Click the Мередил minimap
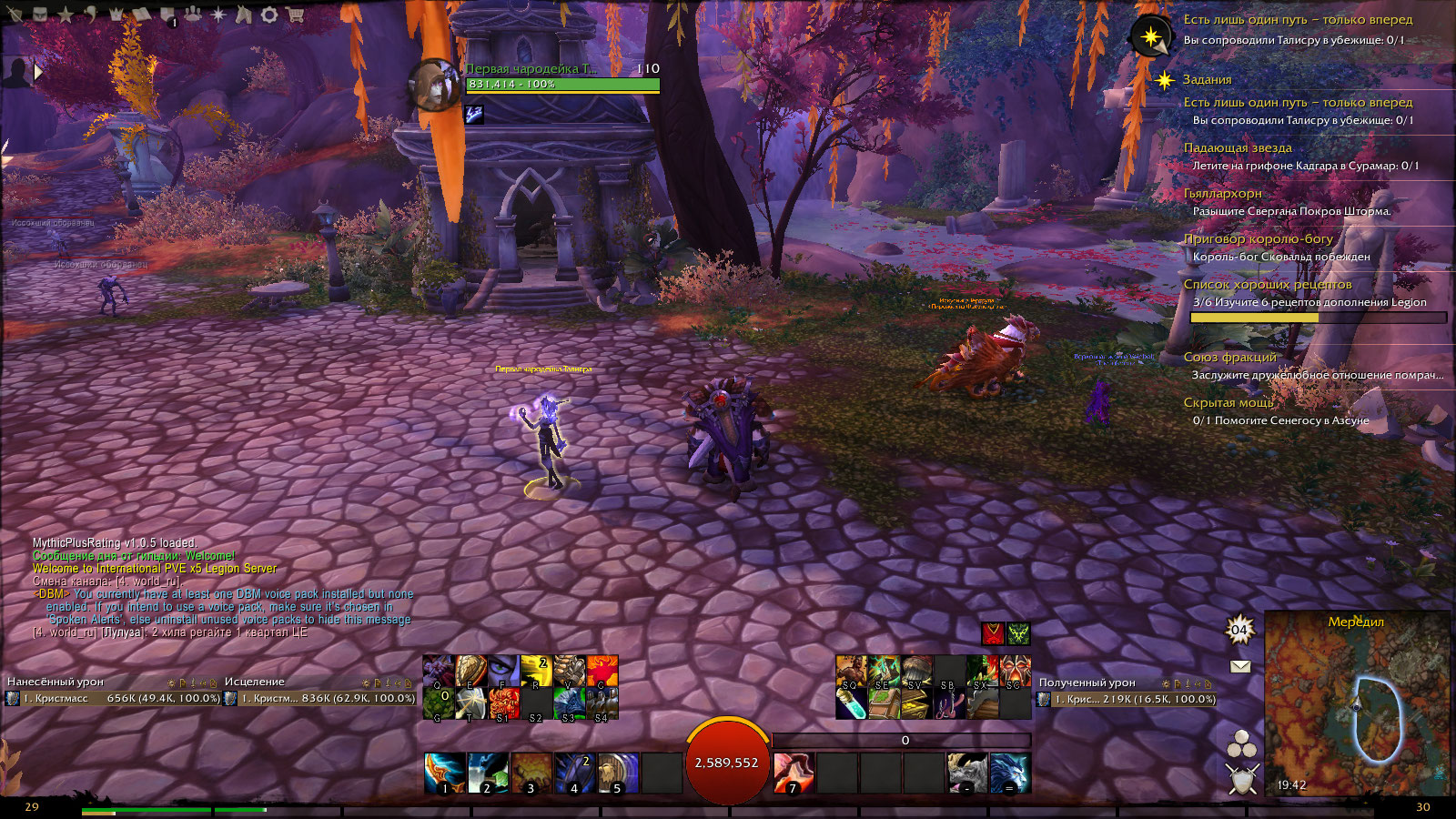The height and width of the screenshot is (819, 1456). [1356, 705]
